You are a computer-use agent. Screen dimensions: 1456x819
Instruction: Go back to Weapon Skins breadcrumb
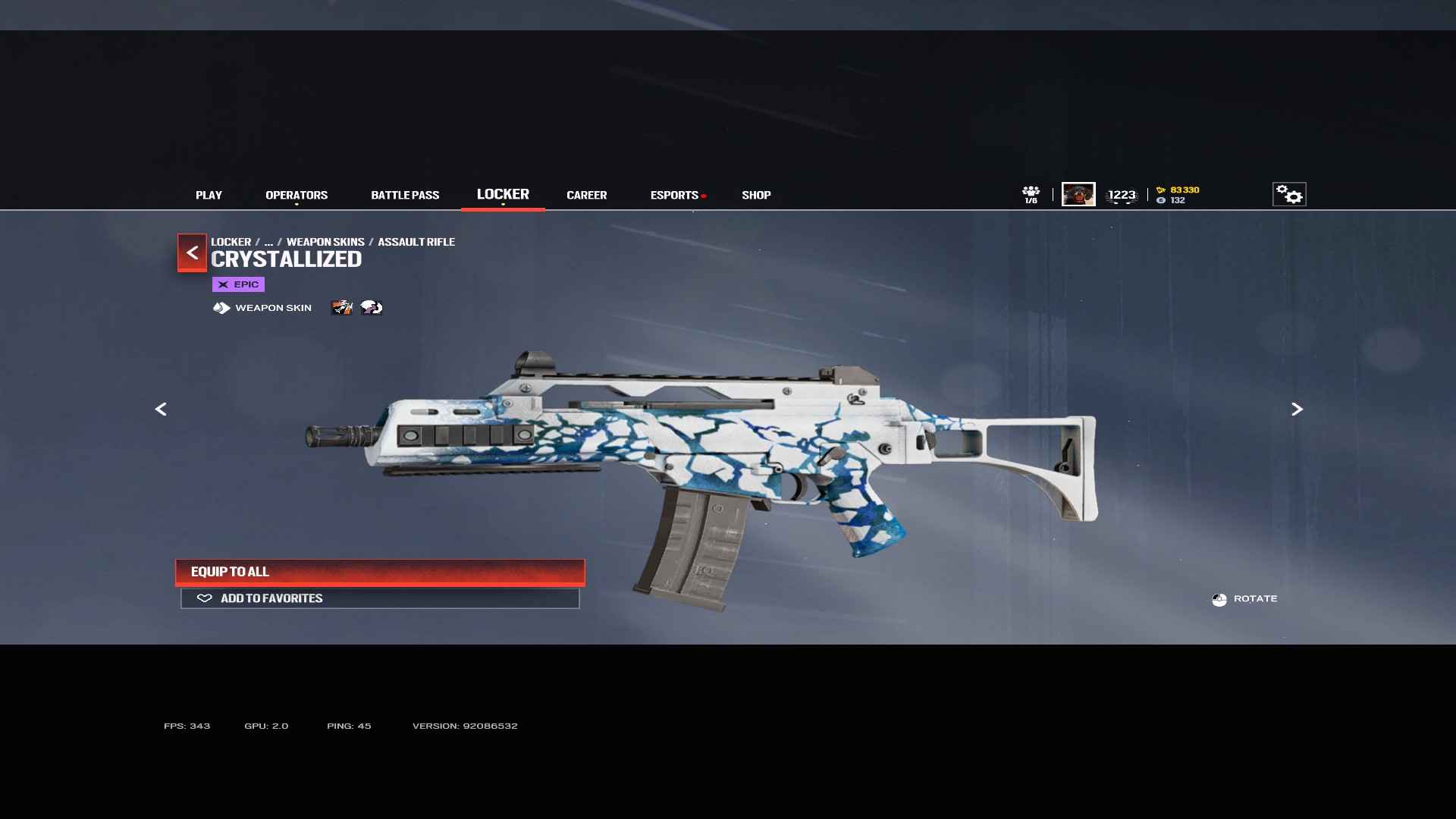[x=325, y=242]
